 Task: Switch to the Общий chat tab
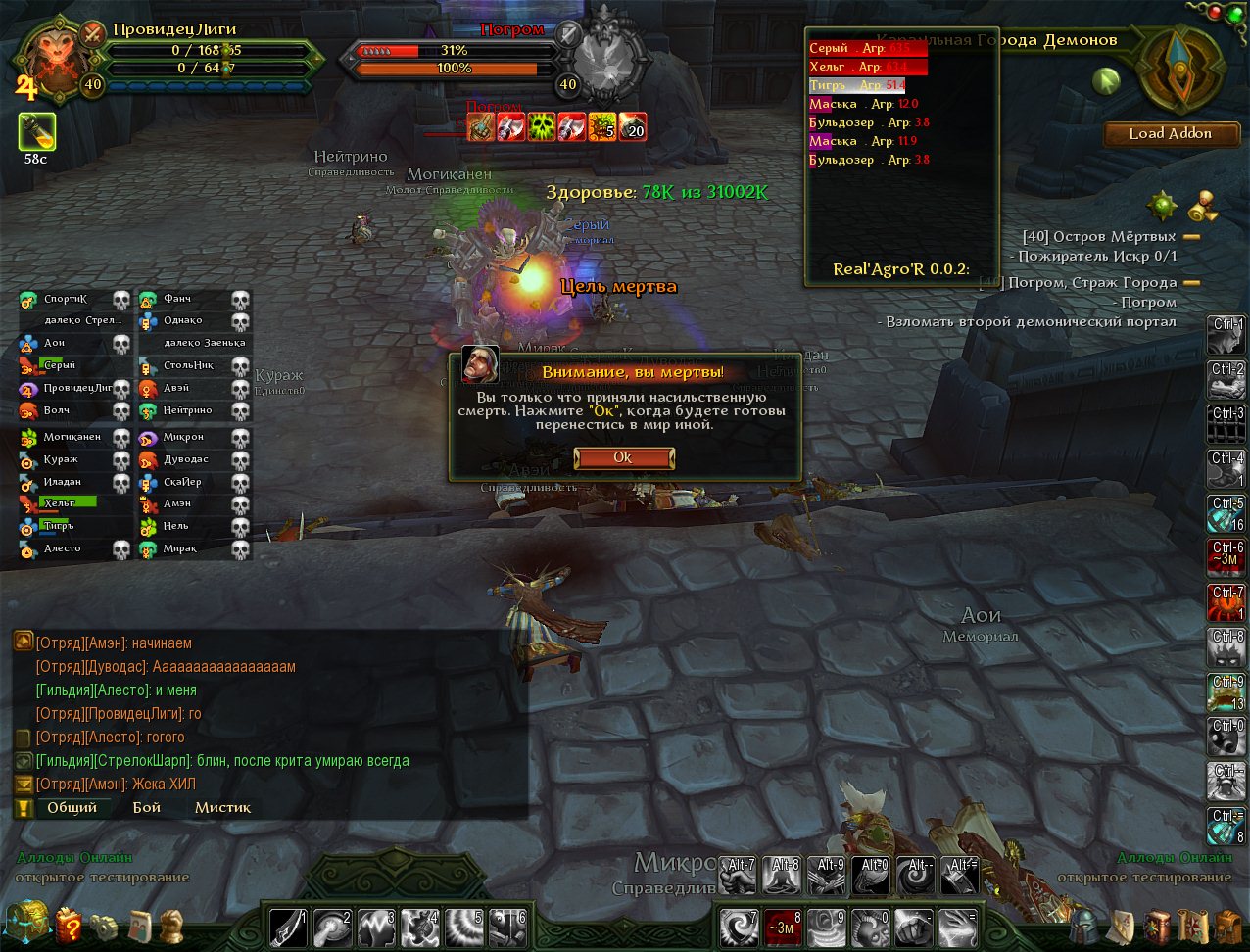click(x=72, y=808)
